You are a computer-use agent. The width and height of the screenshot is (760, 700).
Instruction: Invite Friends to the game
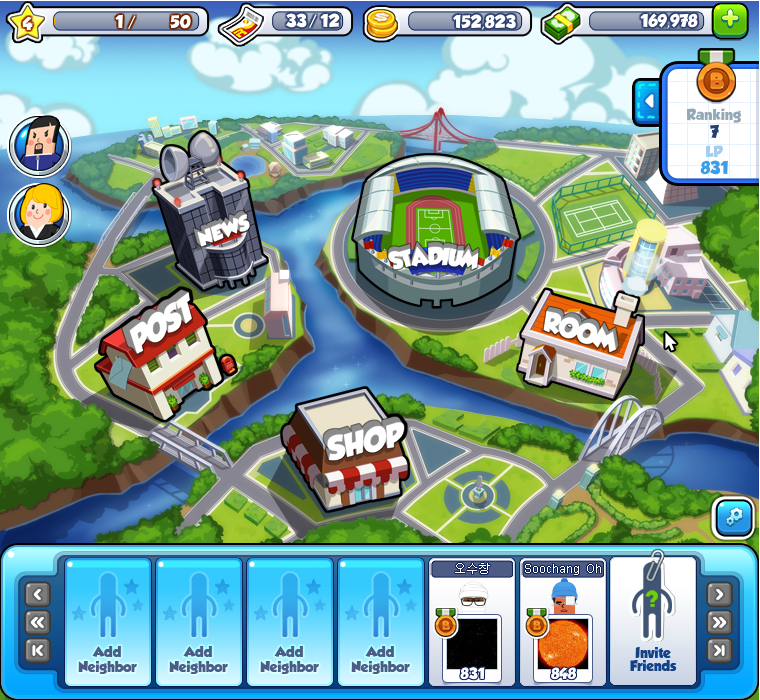coord(652,622)
